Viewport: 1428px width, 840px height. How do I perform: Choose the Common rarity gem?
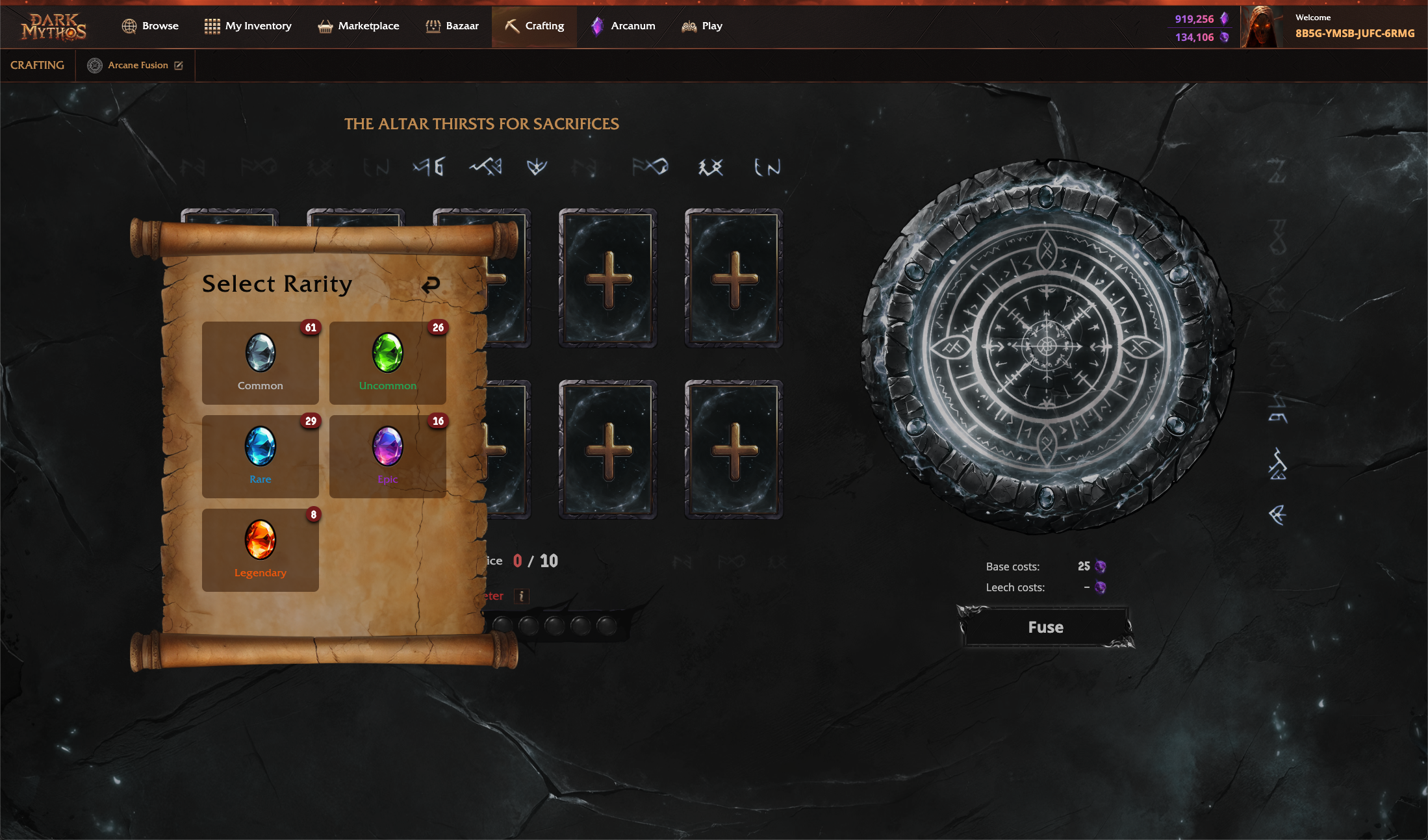[260, 363]
